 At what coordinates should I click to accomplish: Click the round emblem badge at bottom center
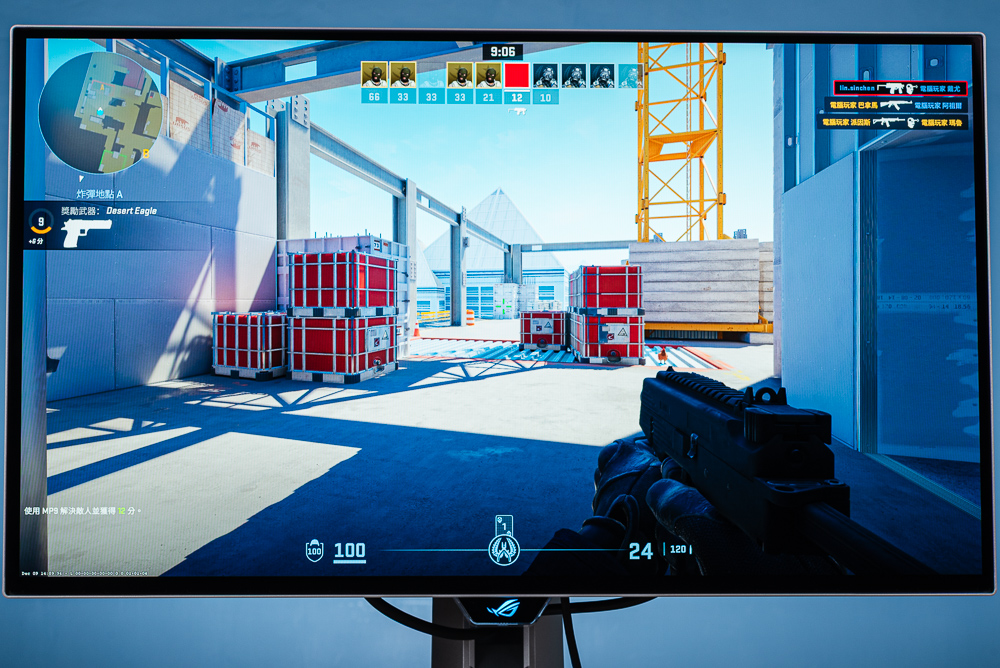click(x=503, y=549)
